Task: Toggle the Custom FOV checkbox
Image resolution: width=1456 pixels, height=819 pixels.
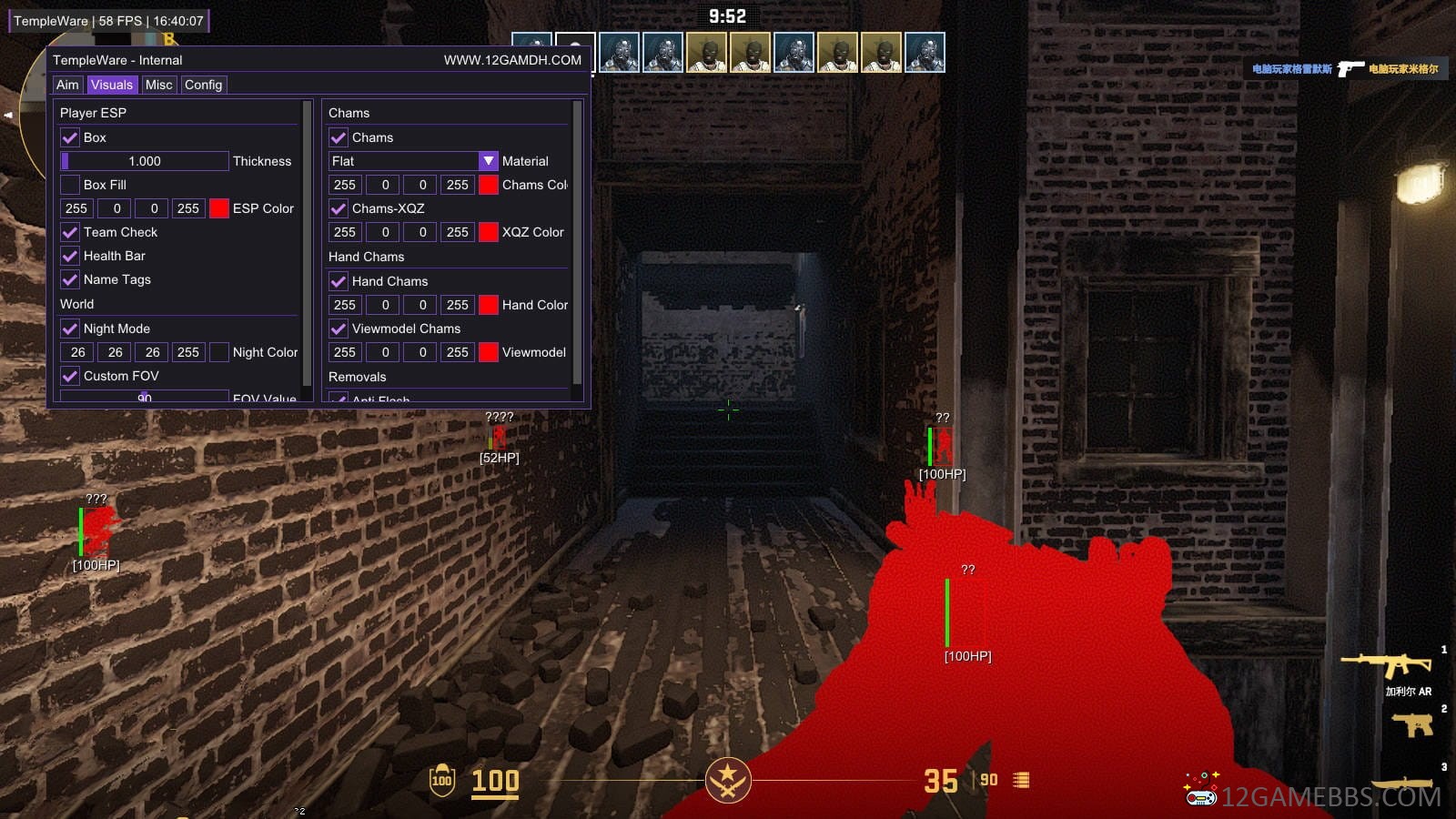Action: tap(70, 376)
